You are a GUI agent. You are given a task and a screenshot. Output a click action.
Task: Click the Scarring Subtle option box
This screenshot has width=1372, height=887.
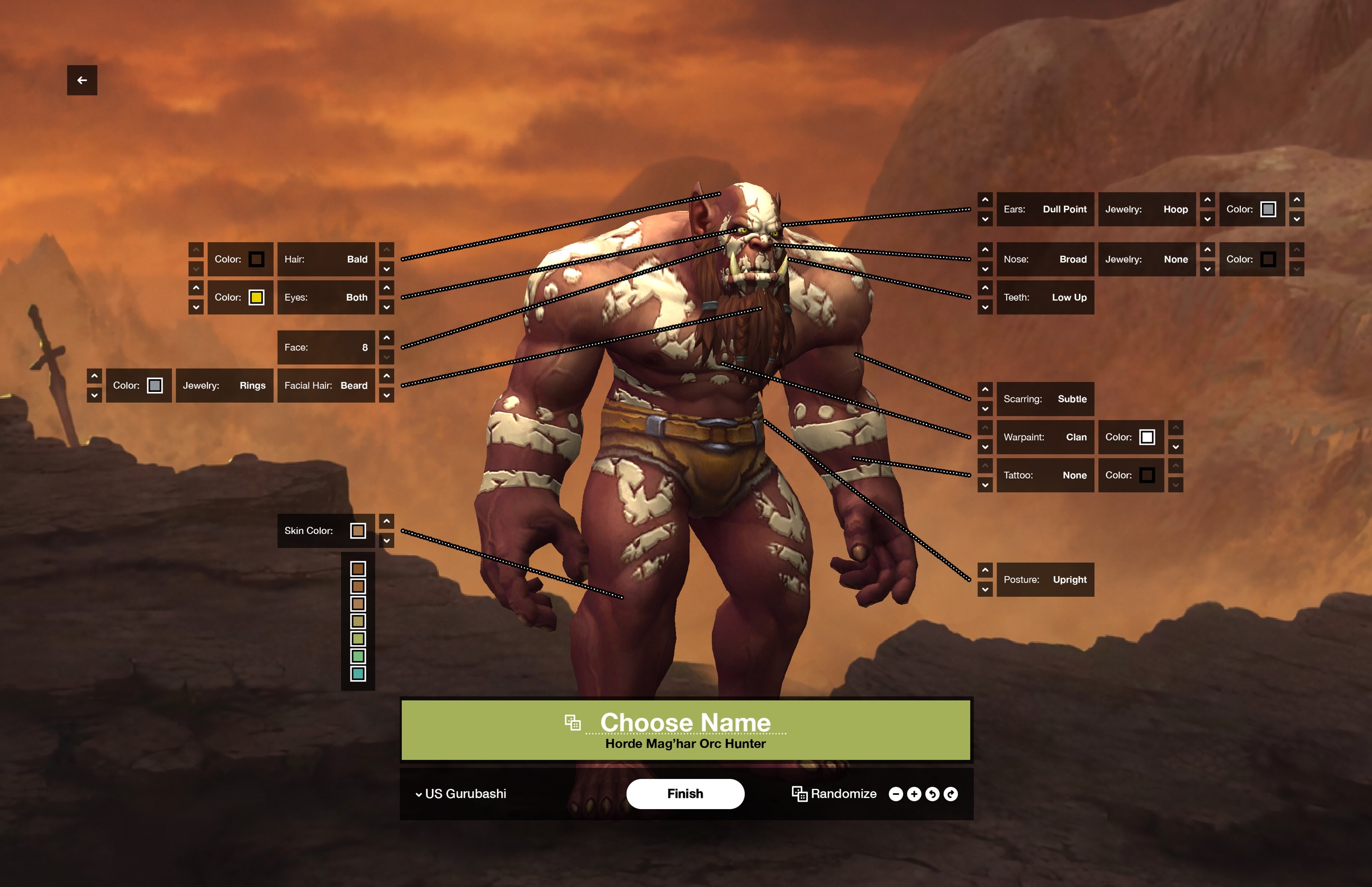tap(1044, 399)
